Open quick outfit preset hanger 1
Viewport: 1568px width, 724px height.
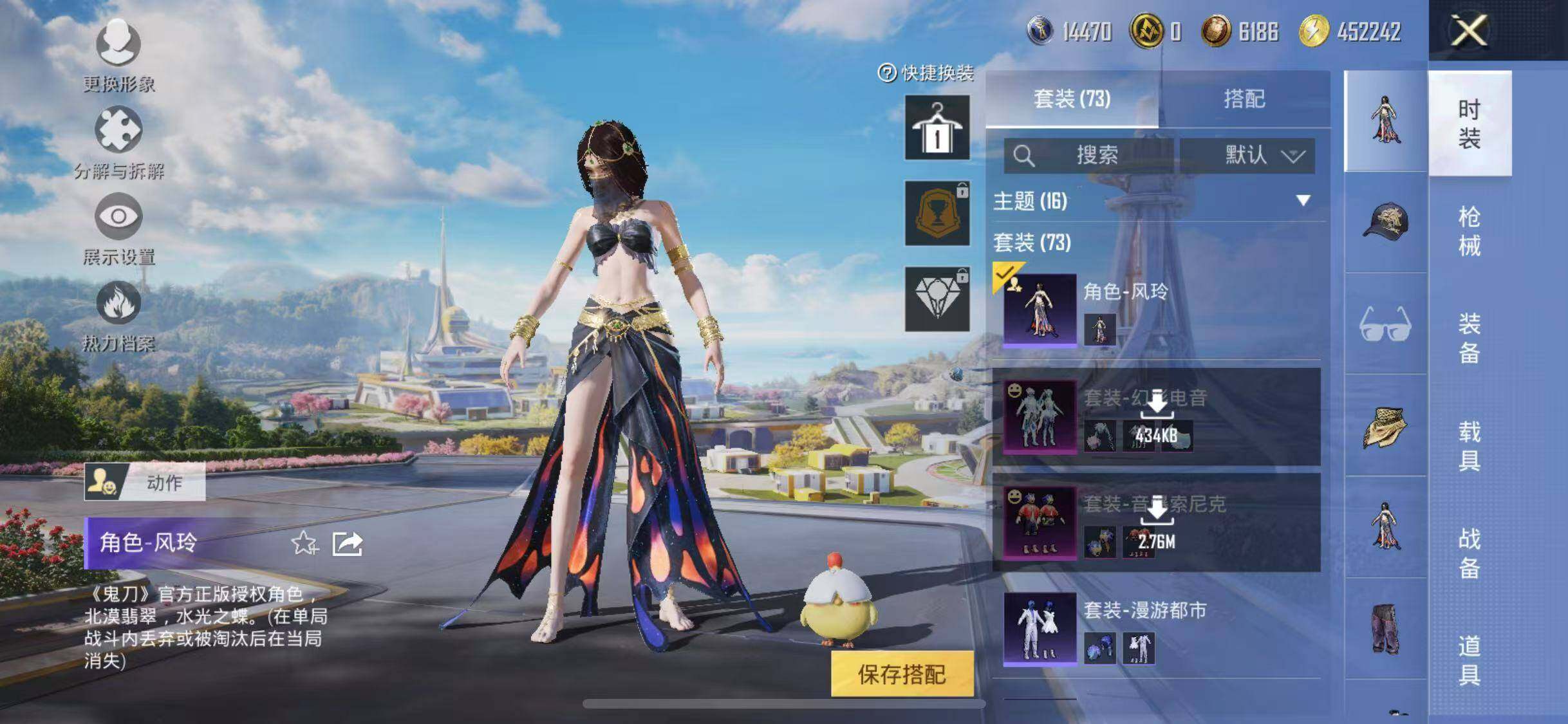[x=937, y=127]
